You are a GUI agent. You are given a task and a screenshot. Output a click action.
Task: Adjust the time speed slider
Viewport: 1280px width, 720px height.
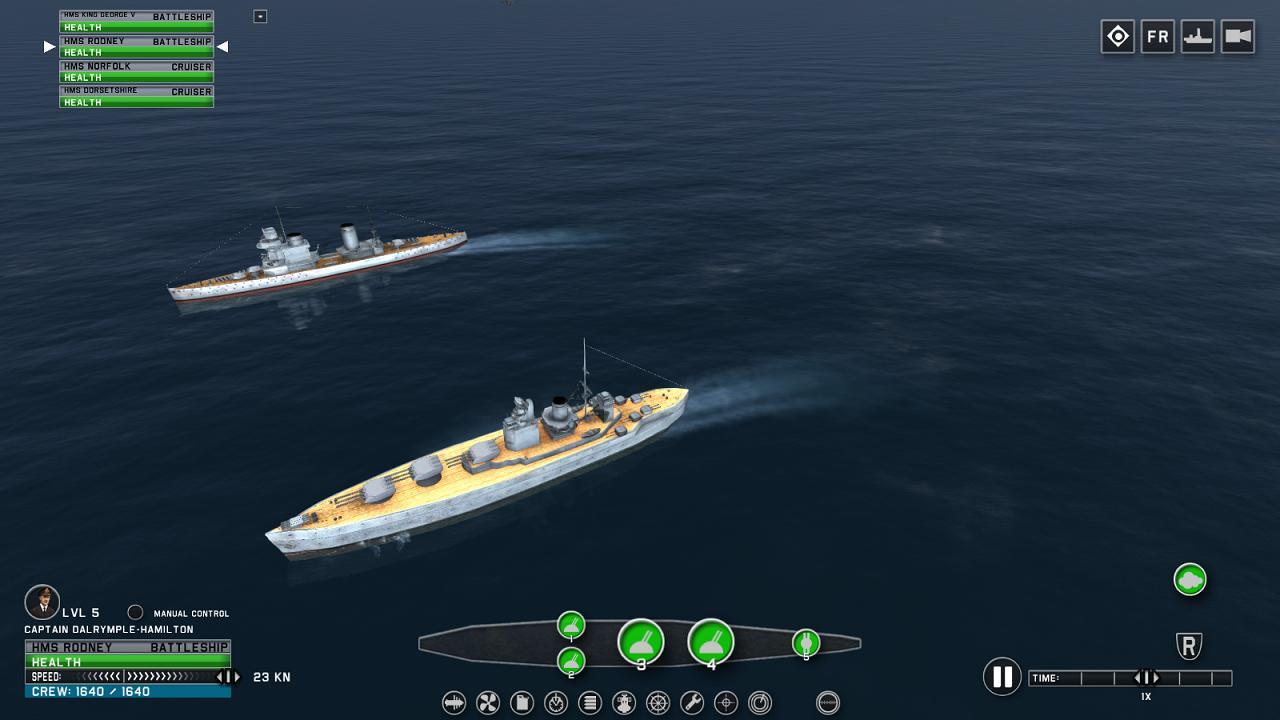click(1146, 678)
